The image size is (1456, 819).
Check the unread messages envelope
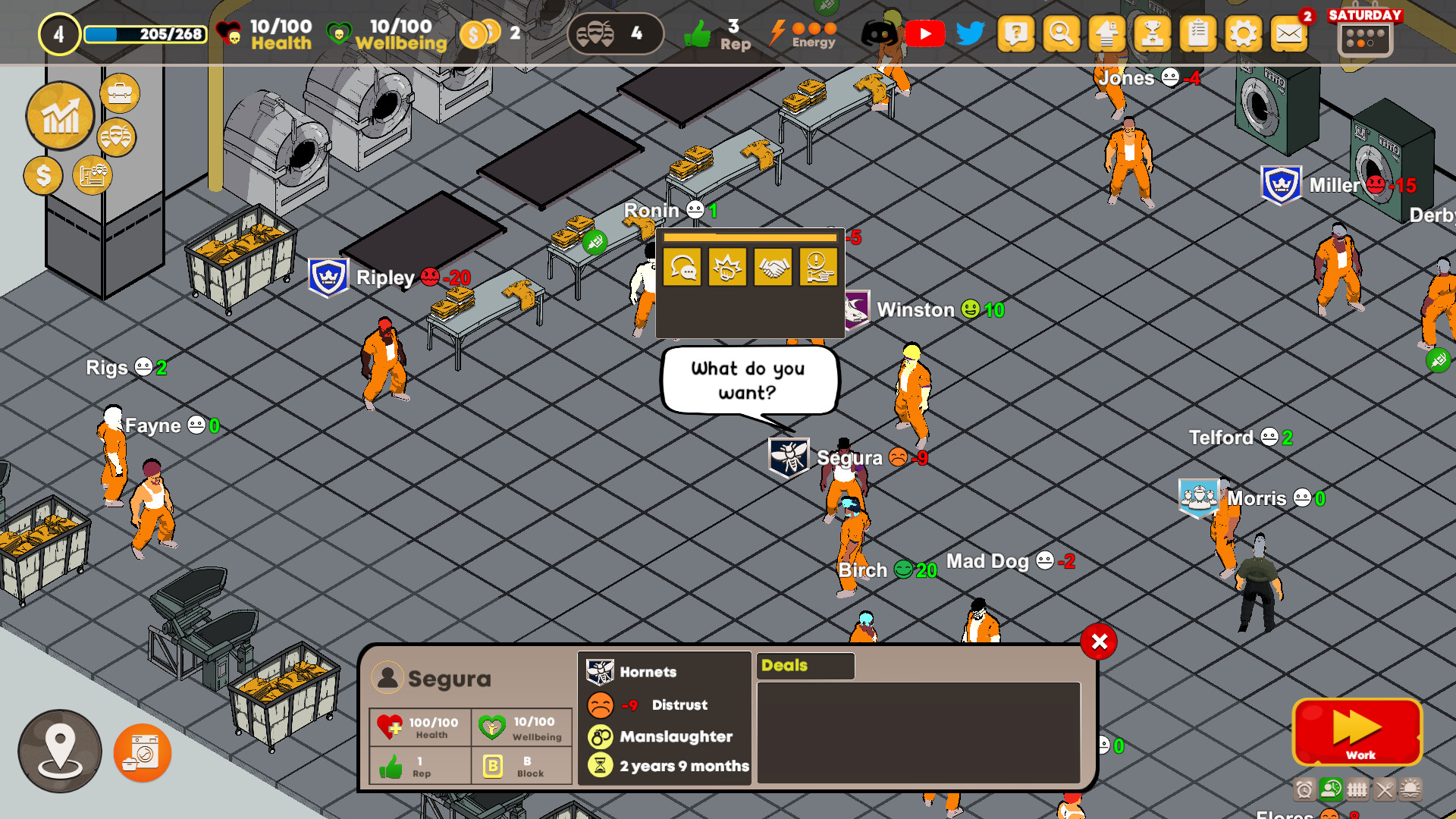click(1288, 34)
